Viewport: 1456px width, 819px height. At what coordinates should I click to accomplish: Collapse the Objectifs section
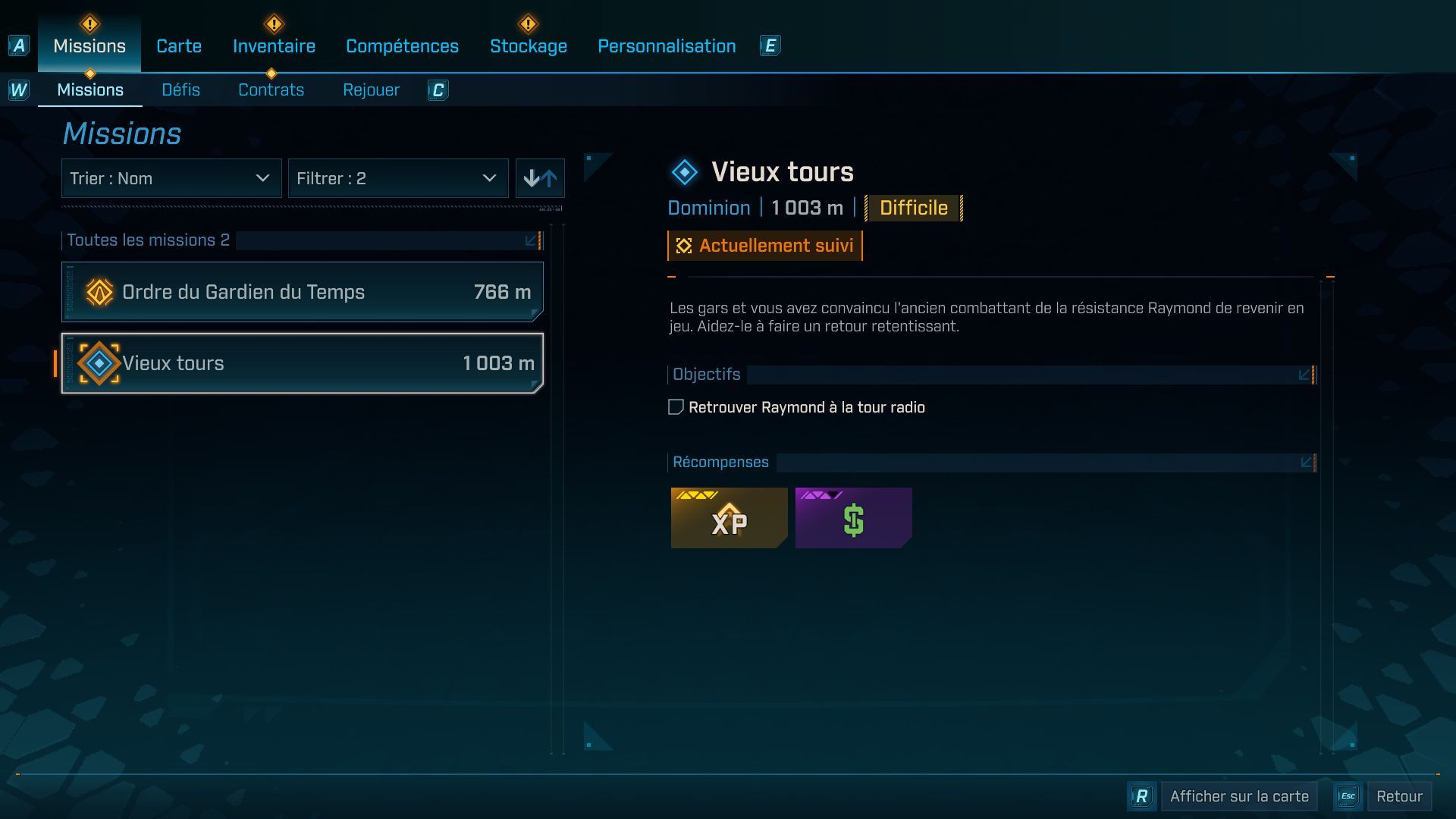[x=1304, y=374]
